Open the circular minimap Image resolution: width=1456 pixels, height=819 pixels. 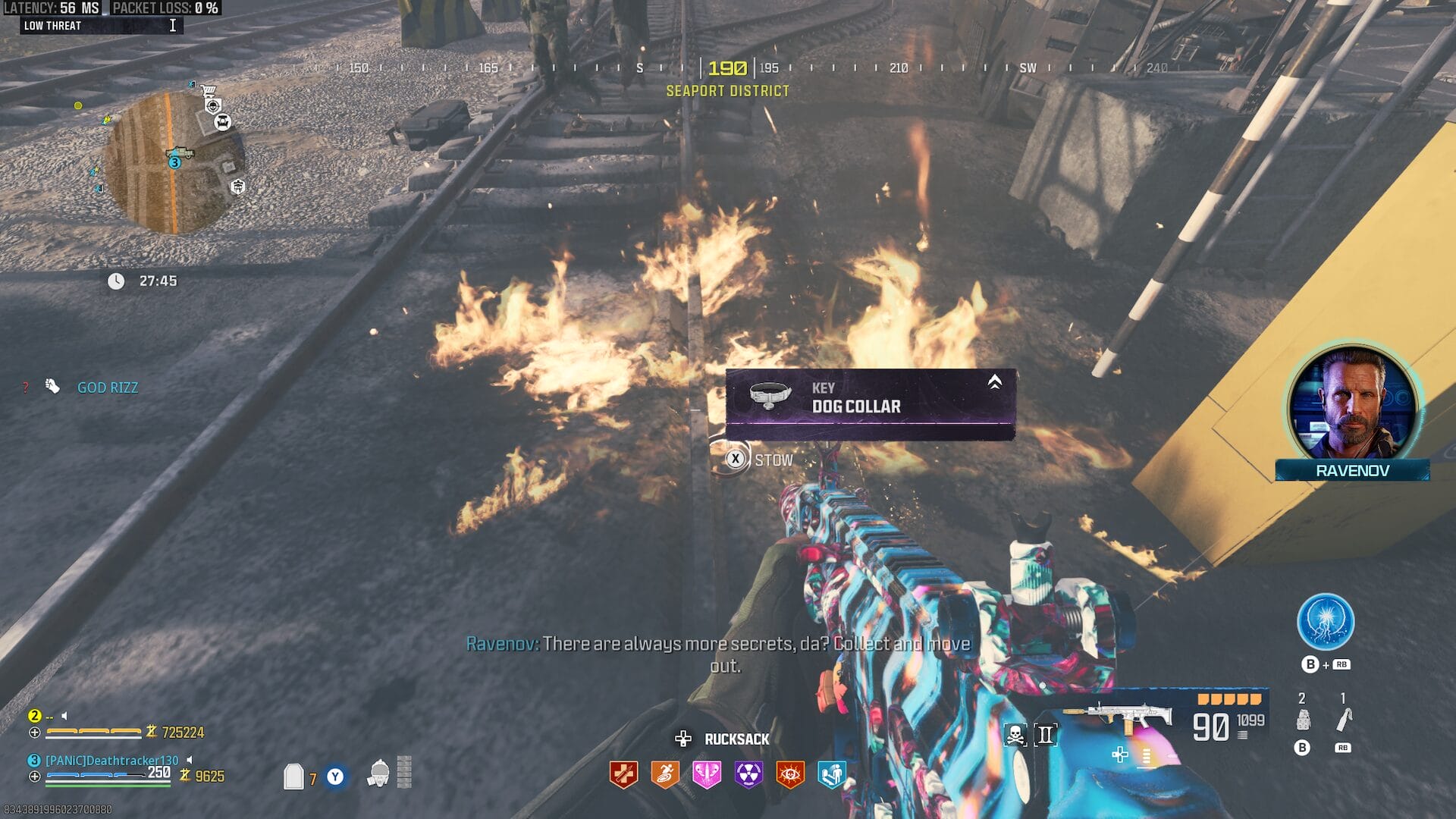click(x=174, y=162)
